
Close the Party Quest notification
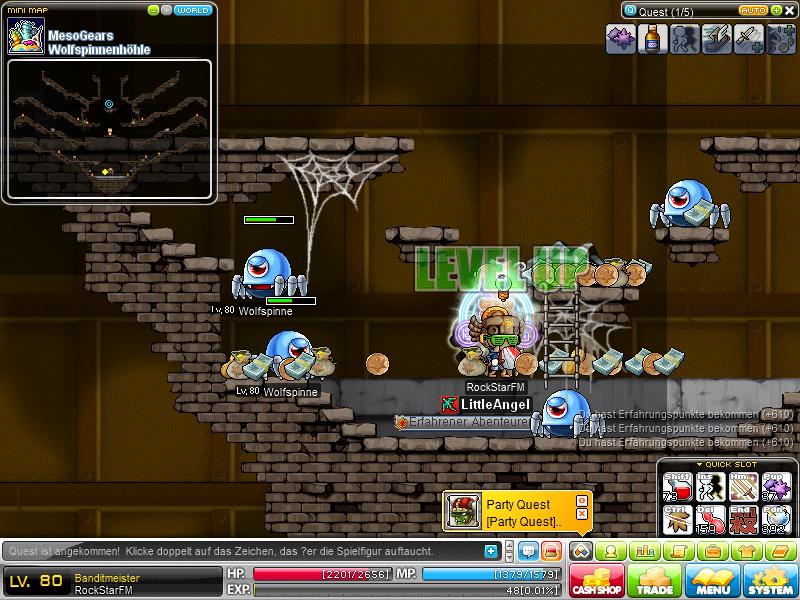point(582,513)
